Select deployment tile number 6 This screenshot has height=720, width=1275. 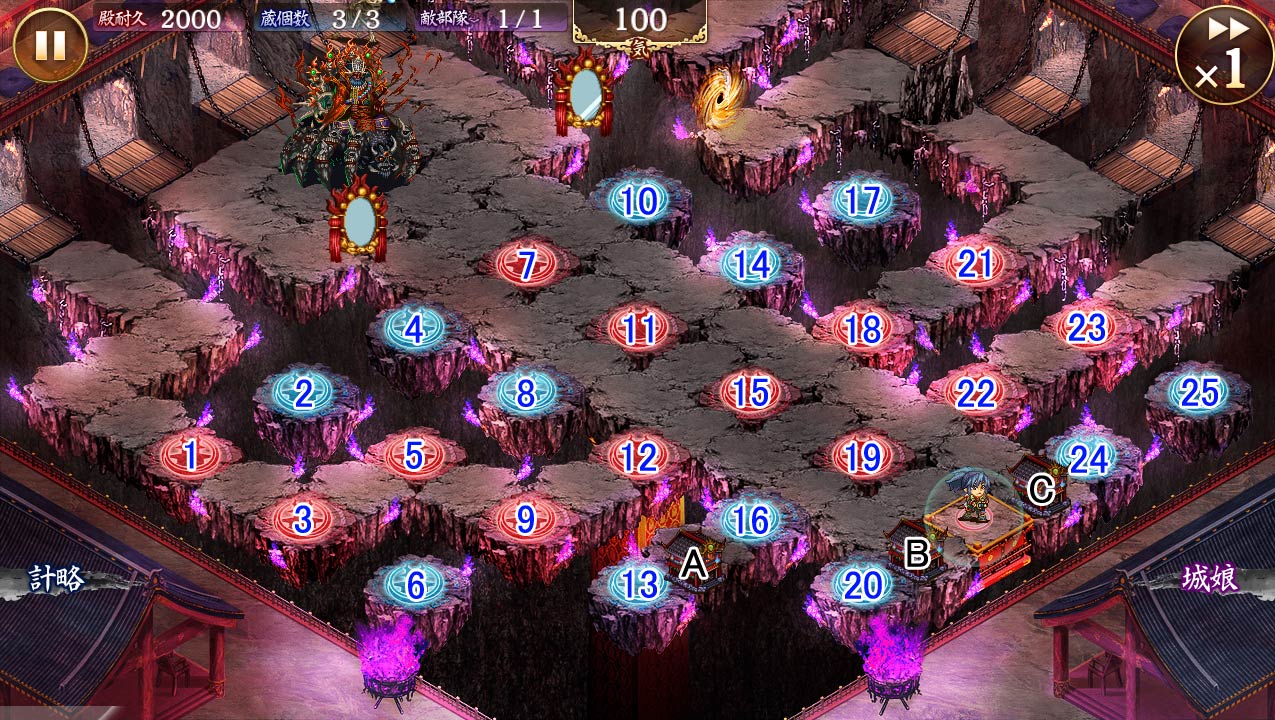point(414,584)
